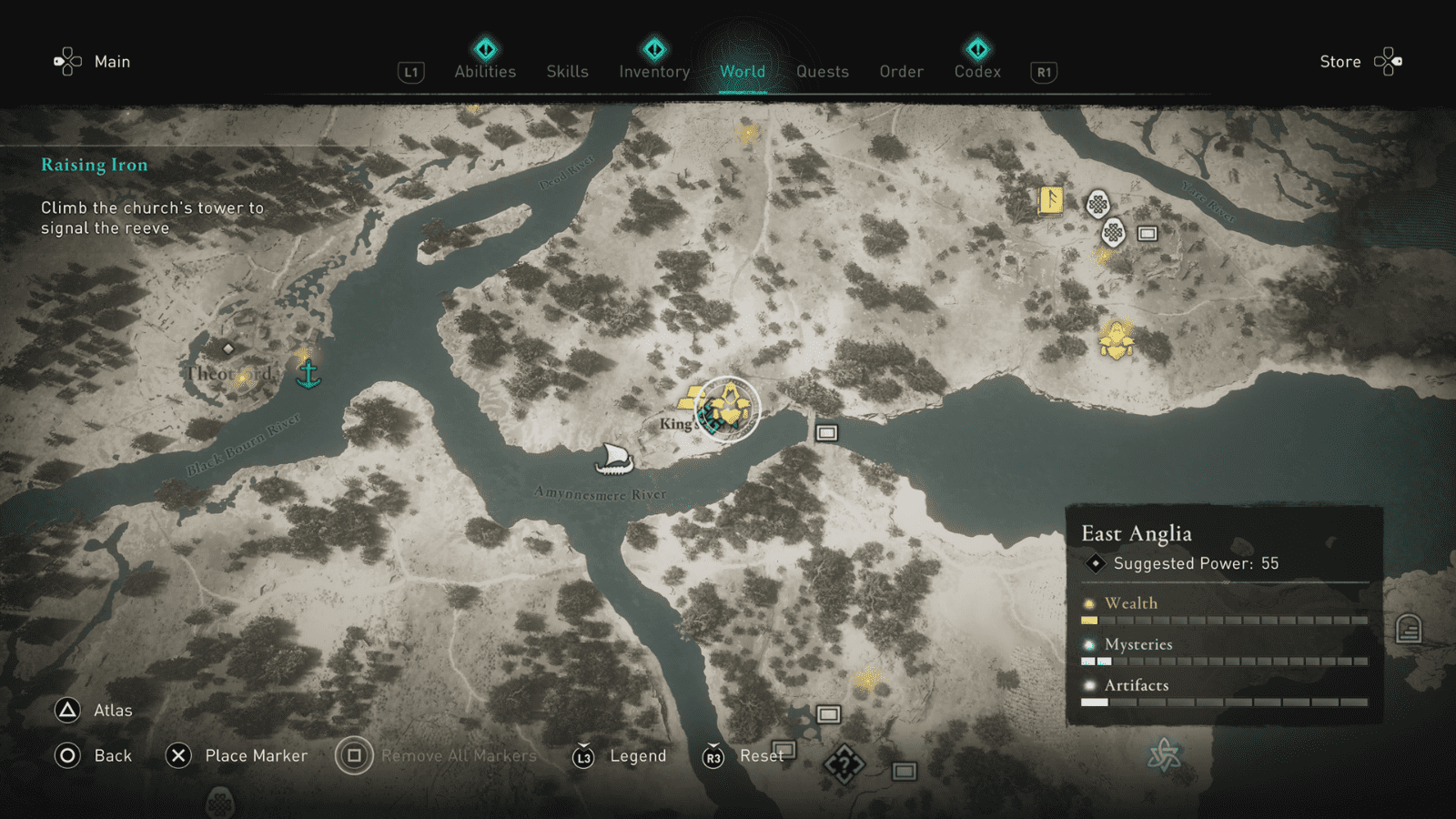Switch to the Quests tab

tap(822, 72)
